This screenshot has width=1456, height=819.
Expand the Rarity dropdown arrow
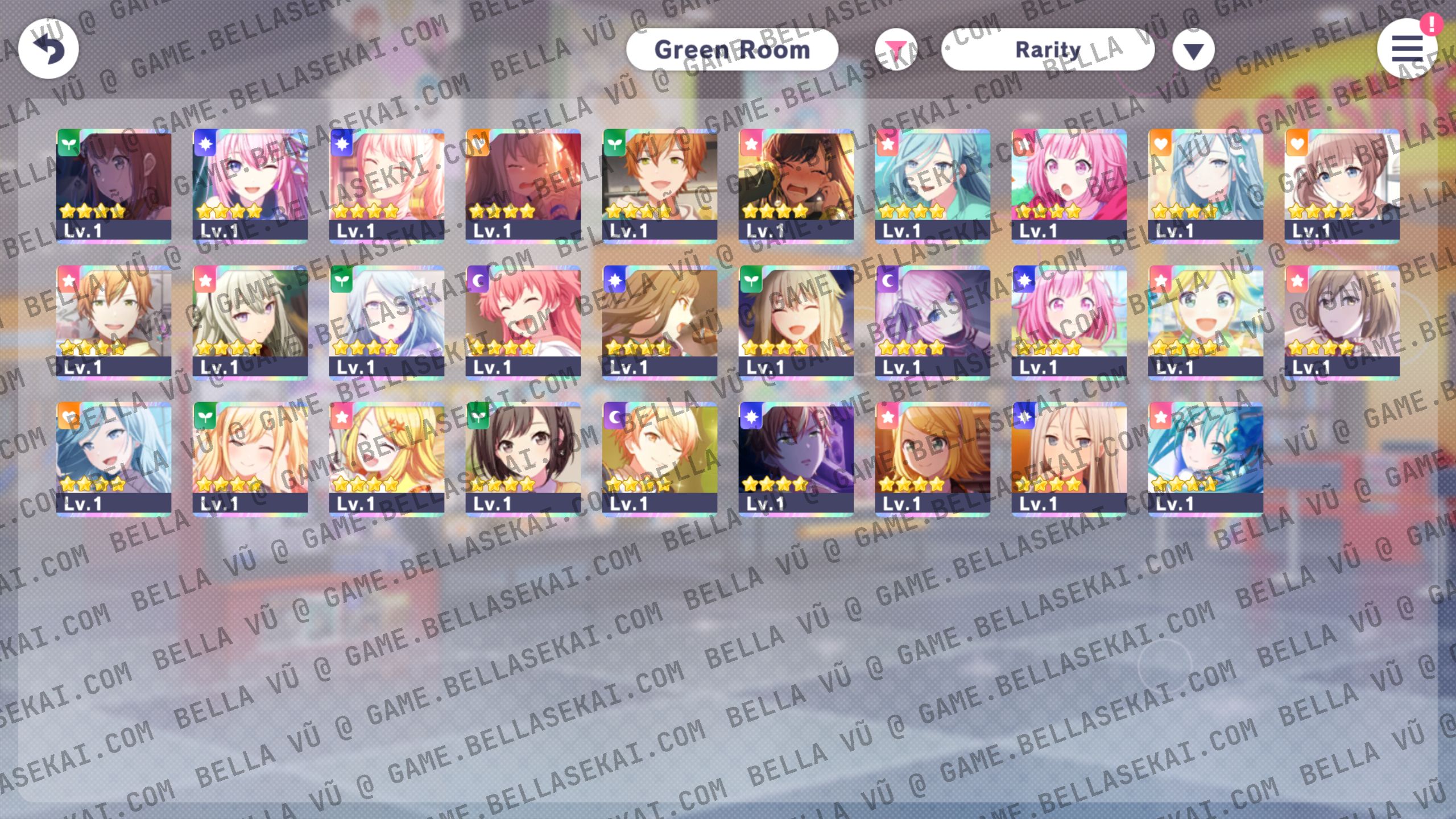1193,50
